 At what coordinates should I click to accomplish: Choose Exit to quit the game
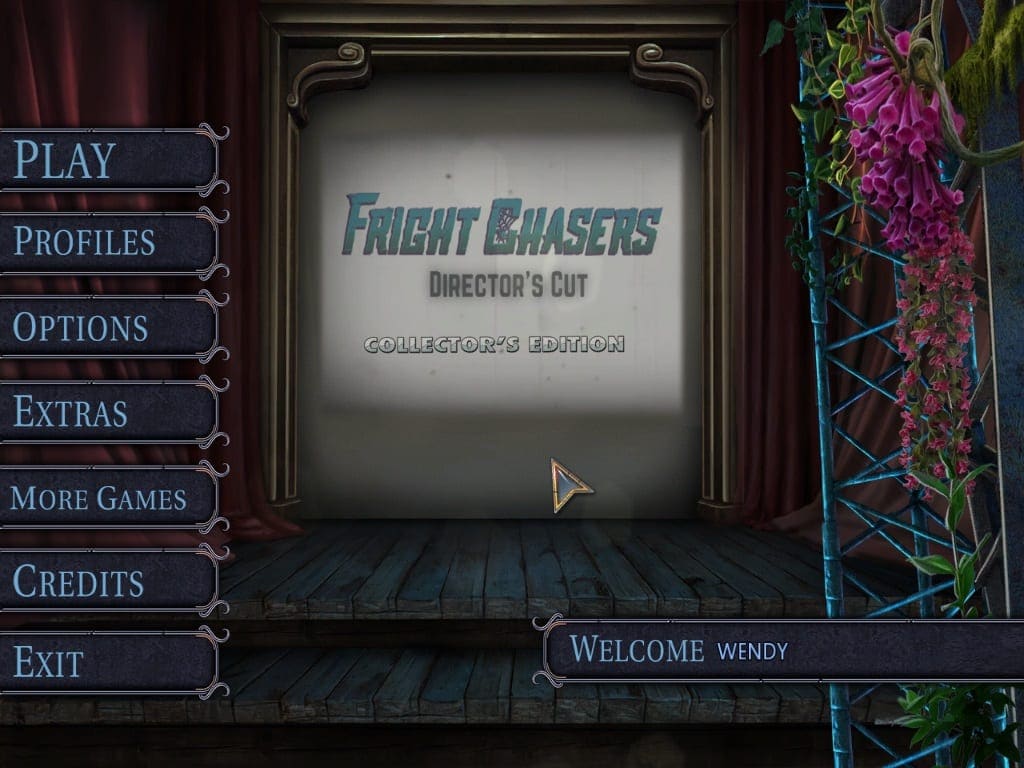coord(108,662)
